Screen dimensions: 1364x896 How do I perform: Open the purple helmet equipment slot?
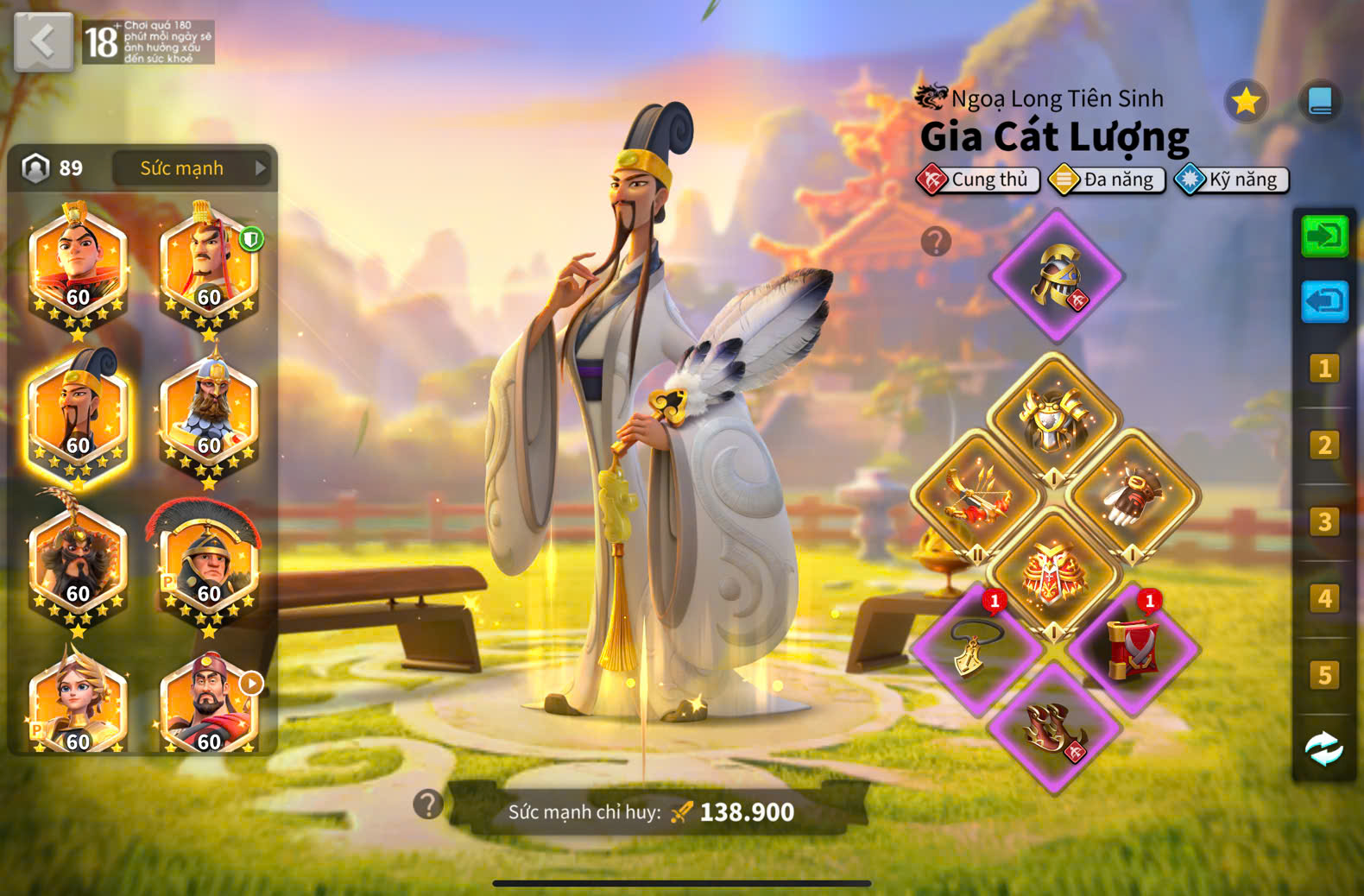(x=1056, y=276)
